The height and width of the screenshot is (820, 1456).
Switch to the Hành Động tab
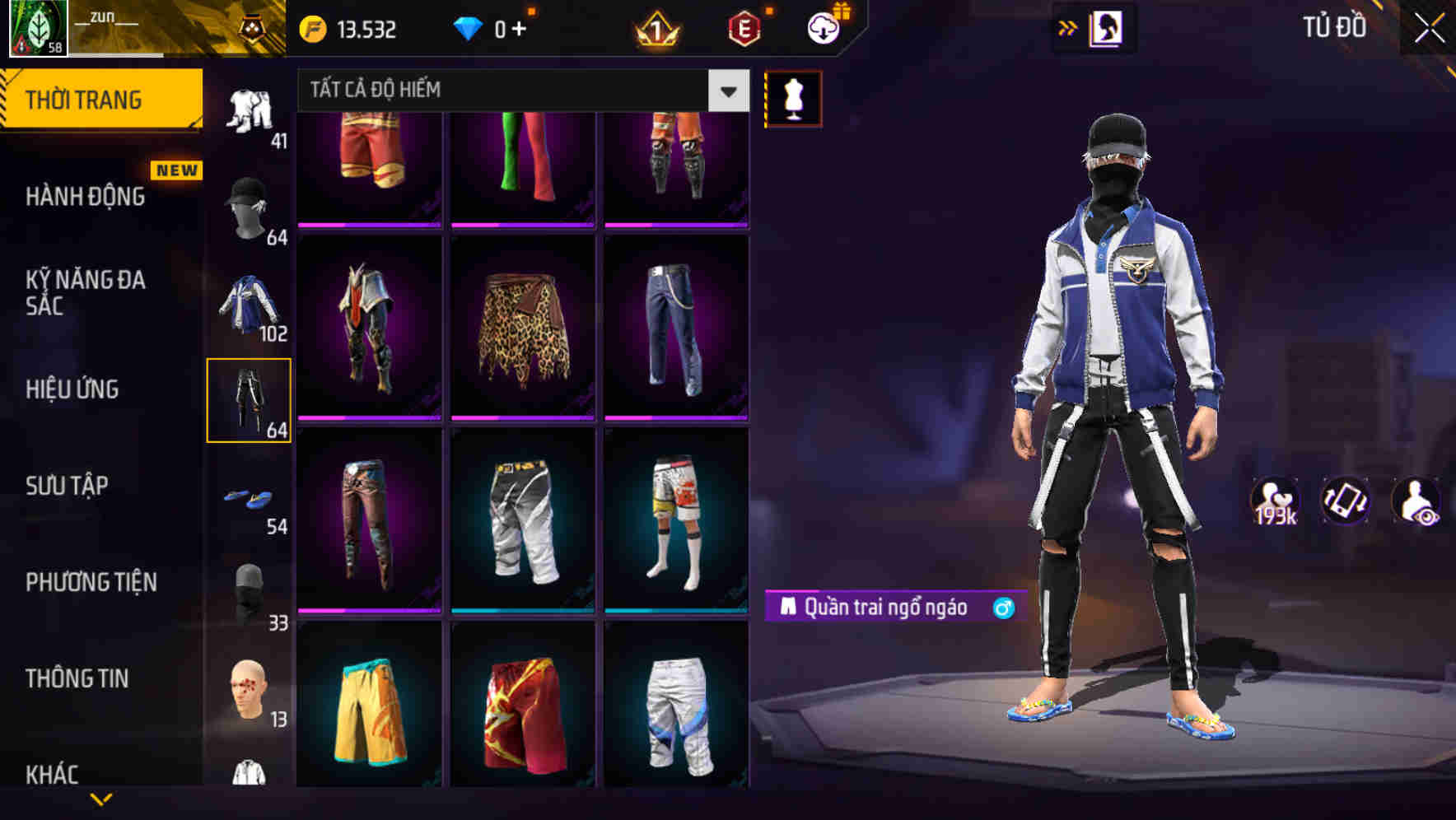tap(86, 196)
